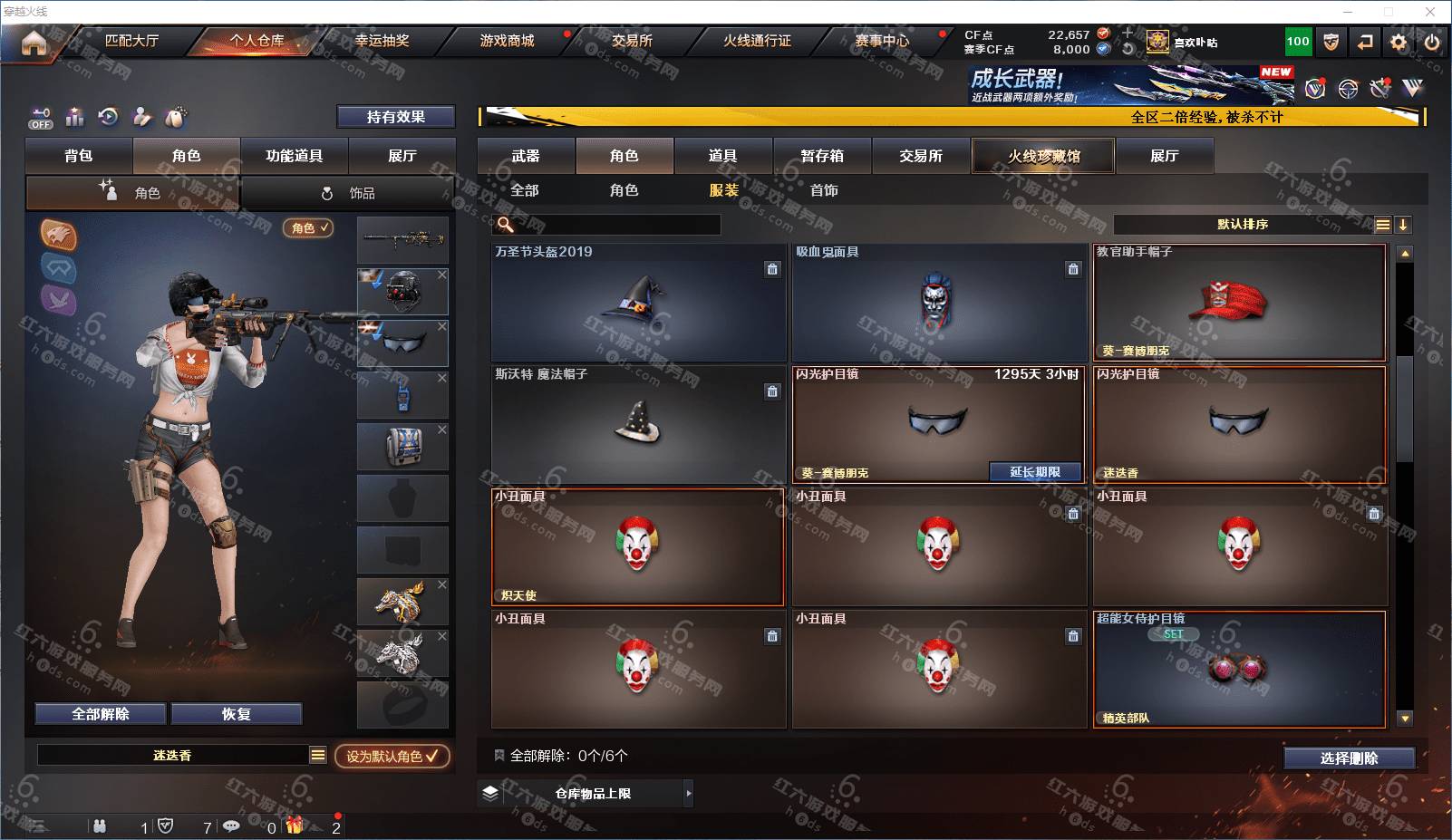Switch to the 功能道具 tab
Screen dimensions: 1452x840
pos(294,156)
